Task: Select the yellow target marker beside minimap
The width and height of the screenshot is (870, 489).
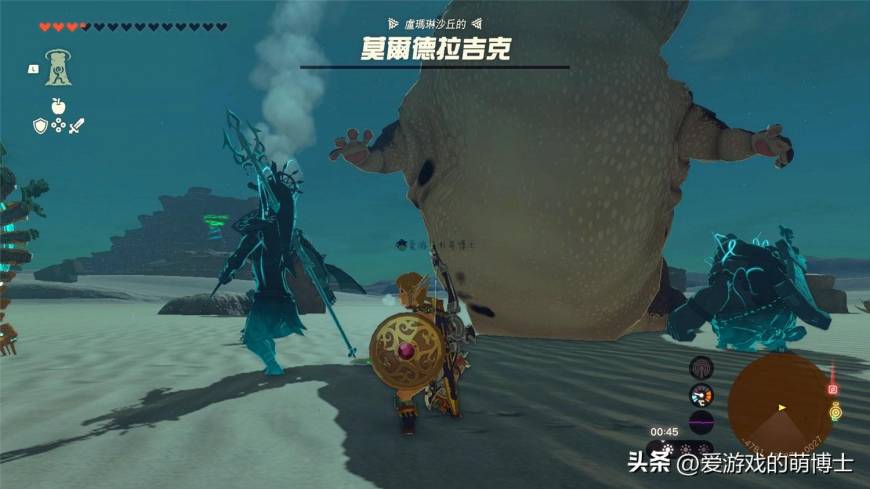Action: [835, 410]
